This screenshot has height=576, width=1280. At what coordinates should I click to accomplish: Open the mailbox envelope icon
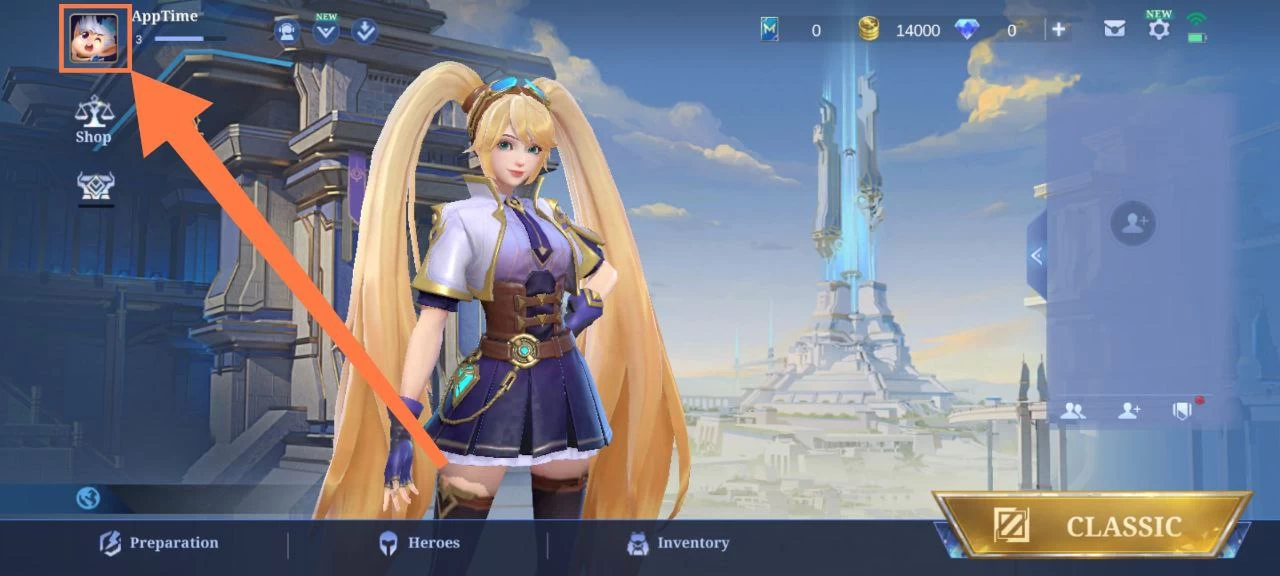[x=1114, y=30]
